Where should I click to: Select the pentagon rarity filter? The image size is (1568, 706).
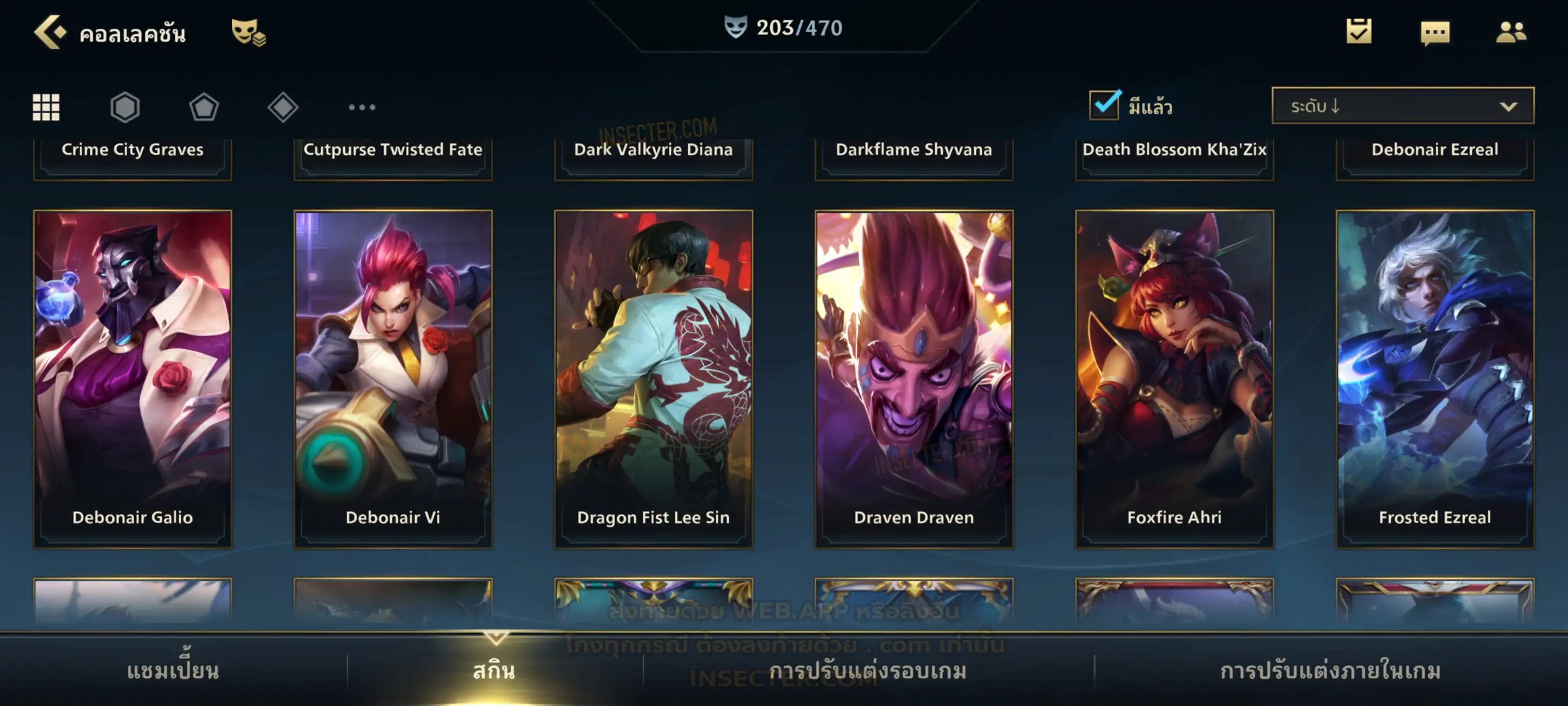pyautogui.click(x=204, y=107)
